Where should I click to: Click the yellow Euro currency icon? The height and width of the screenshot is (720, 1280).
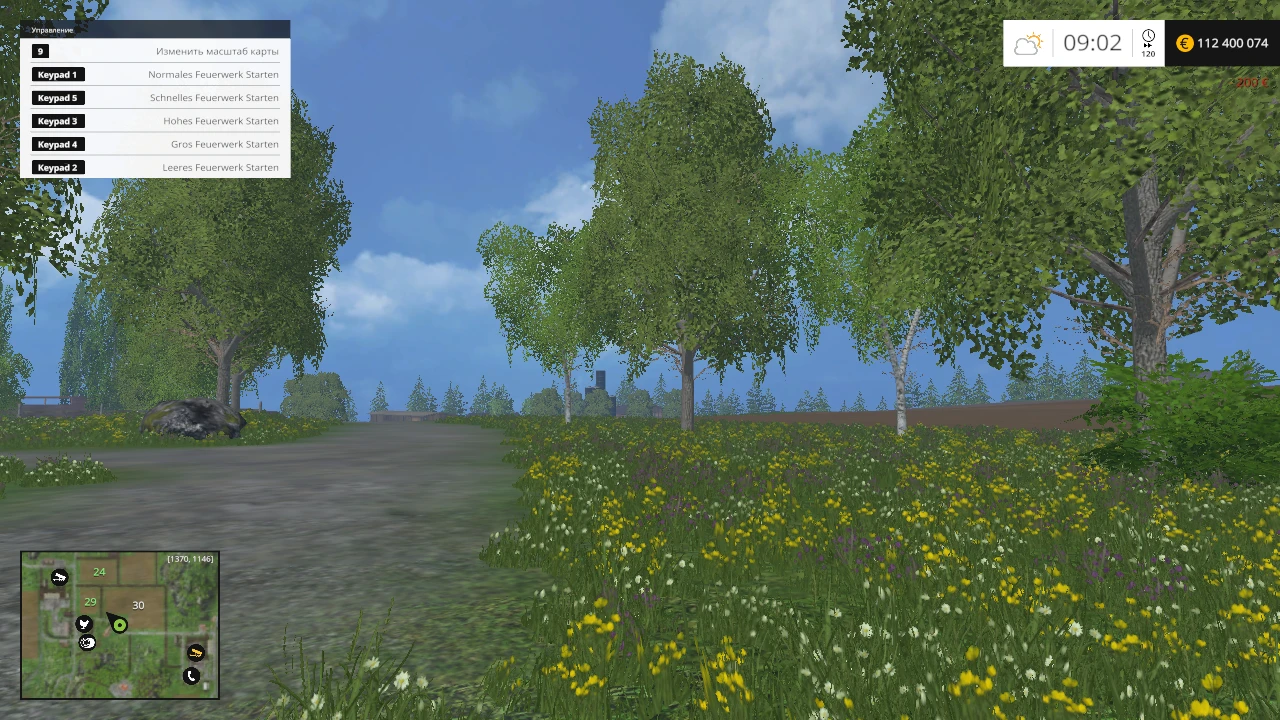point(1184,43)
